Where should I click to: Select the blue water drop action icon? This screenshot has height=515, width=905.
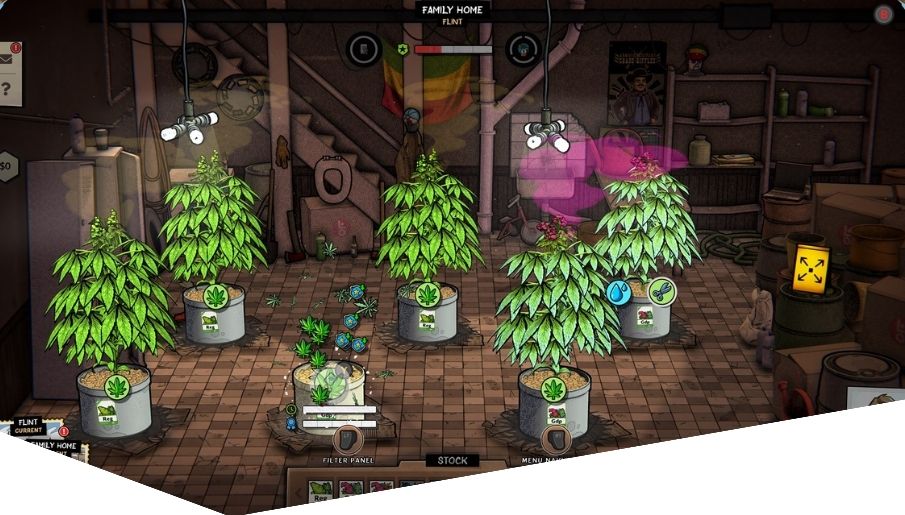click(620, 292)
